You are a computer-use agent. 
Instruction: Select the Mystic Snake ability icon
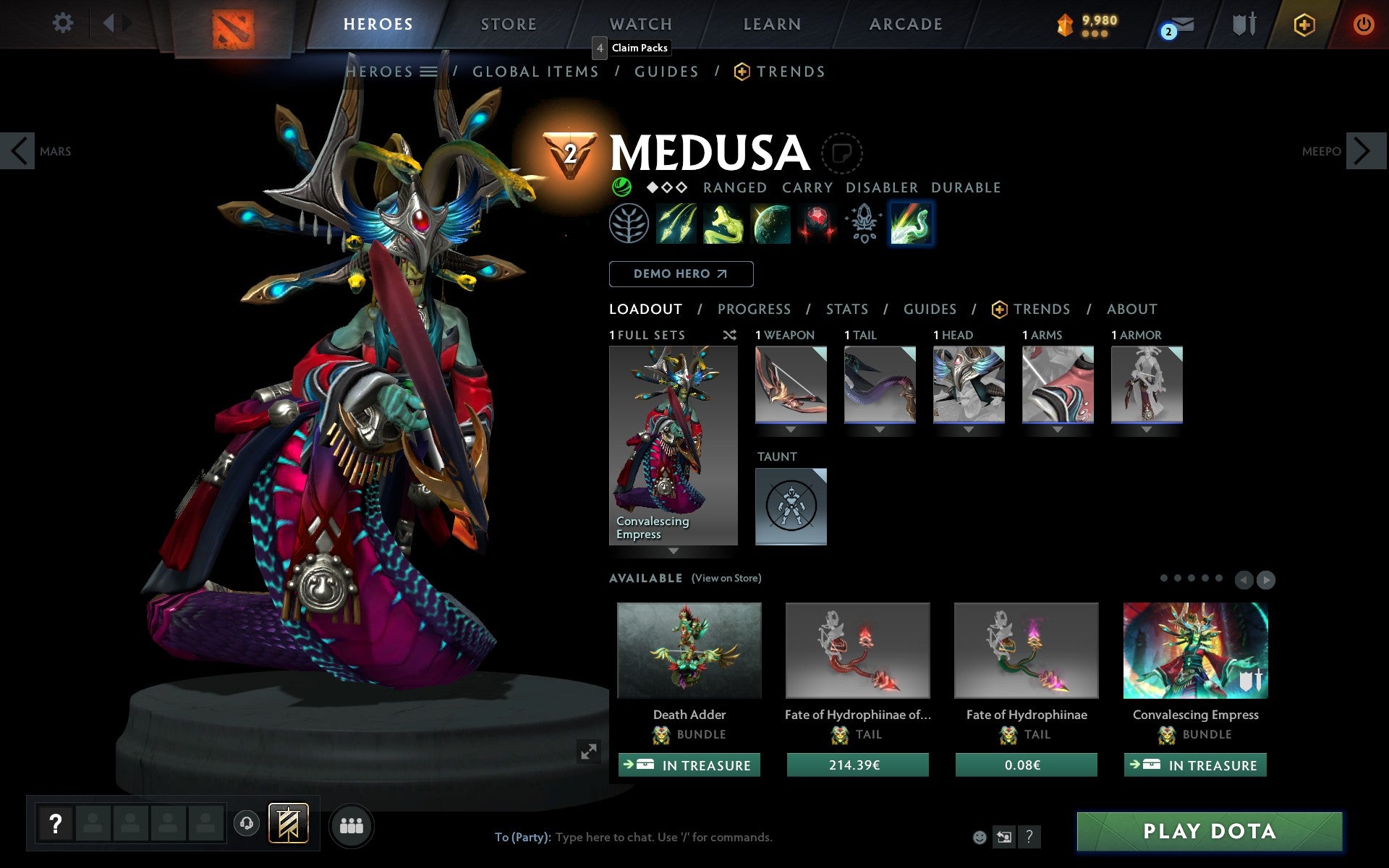click(x=723, y=224)
